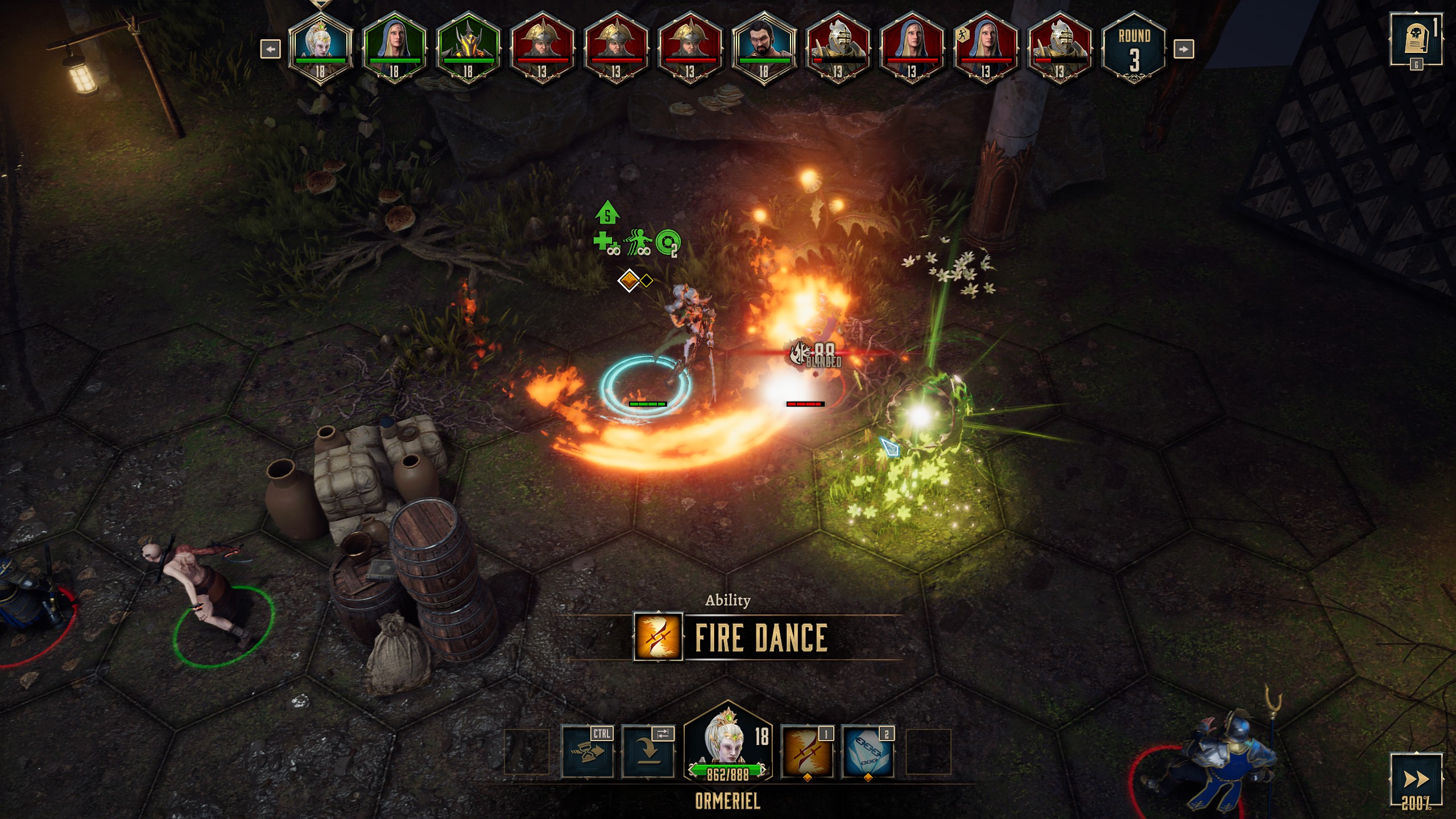The height and width of the screenshot is (819, 1456).
Task: Toggle the 200% fast-forward speed button
Action: [1416, 779]
